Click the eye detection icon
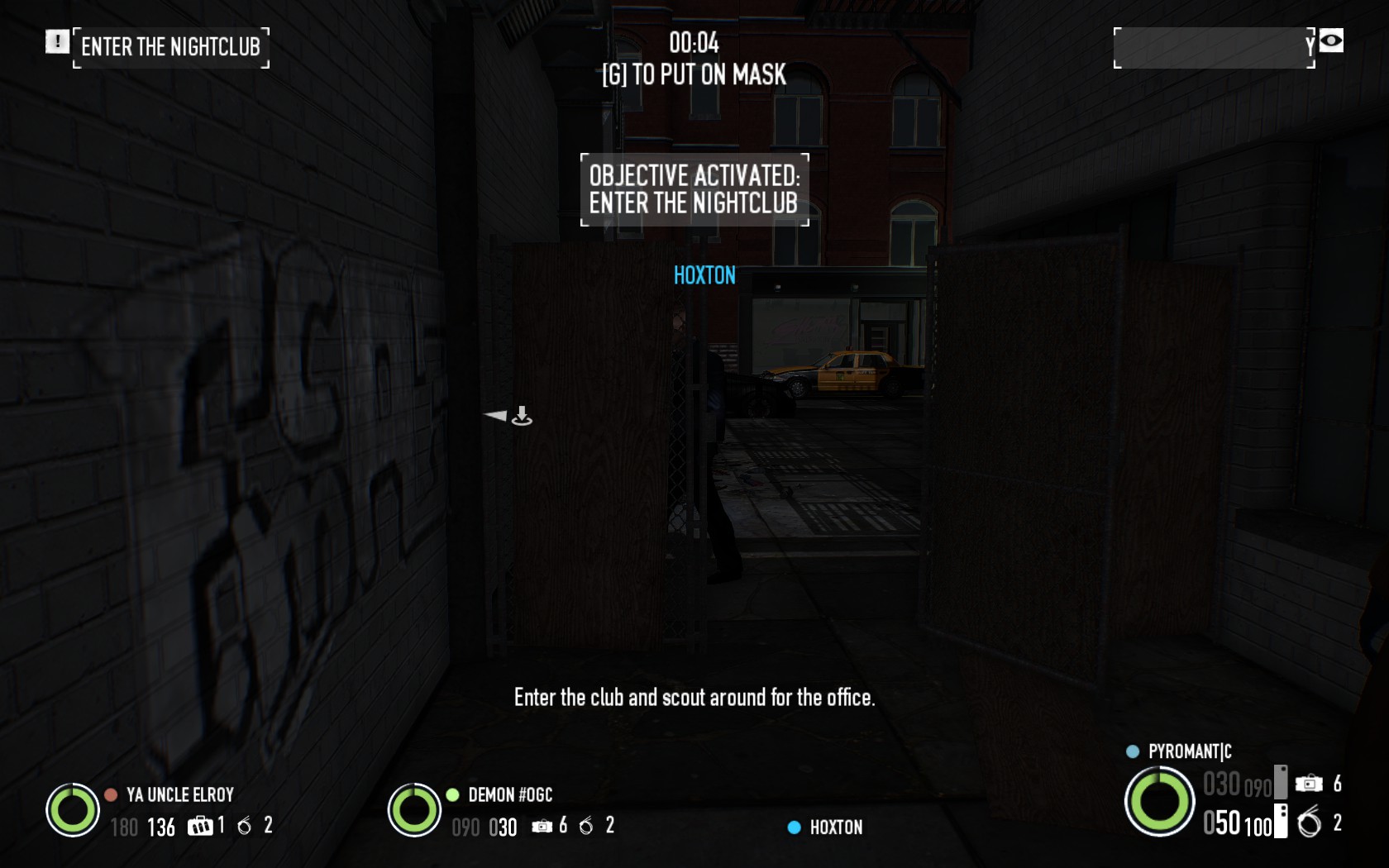The height and width of the screenshot is (868, 1389). [1330, 41]
